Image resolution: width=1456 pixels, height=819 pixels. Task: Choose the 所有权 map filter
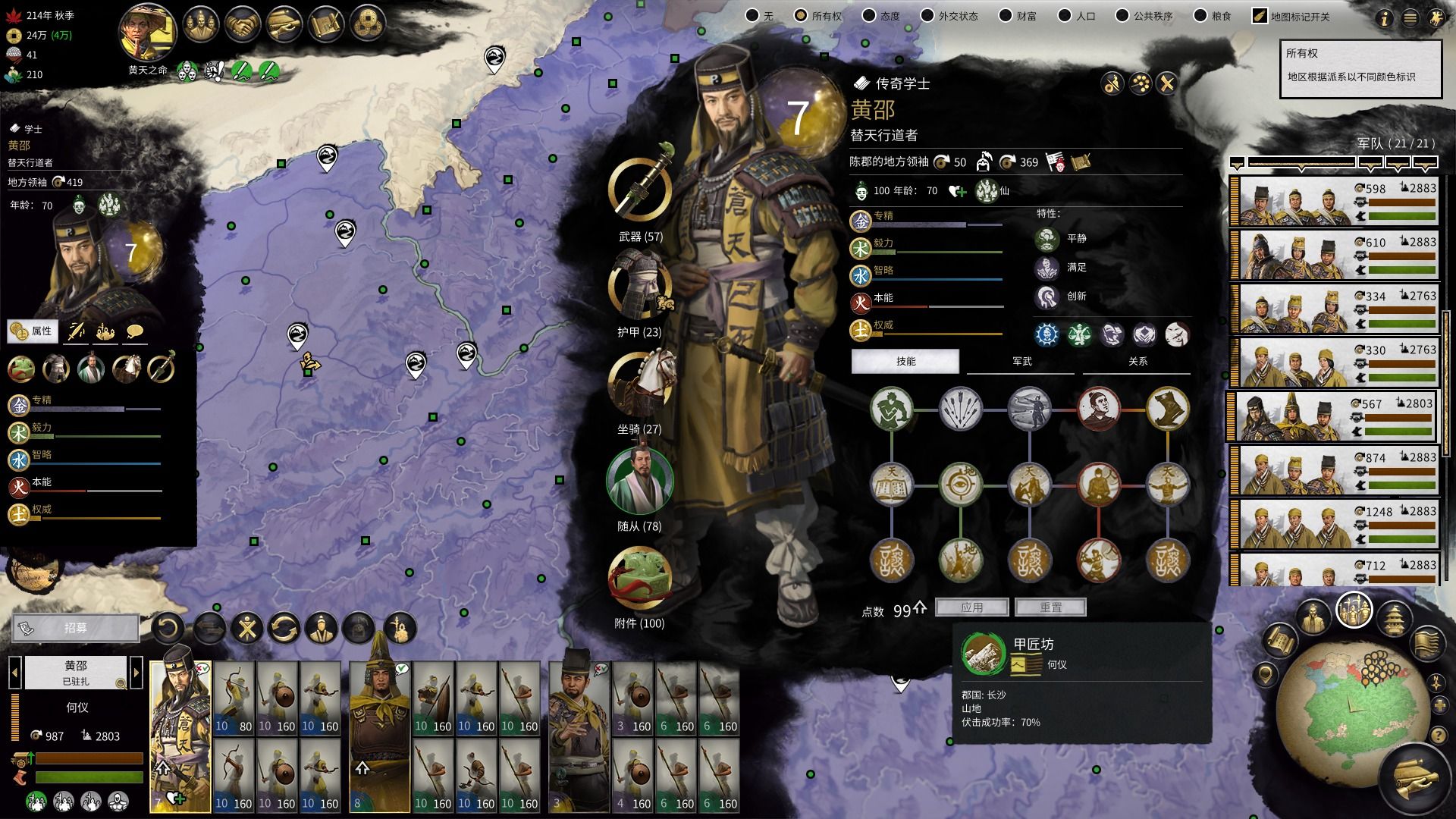coord(801,16)
